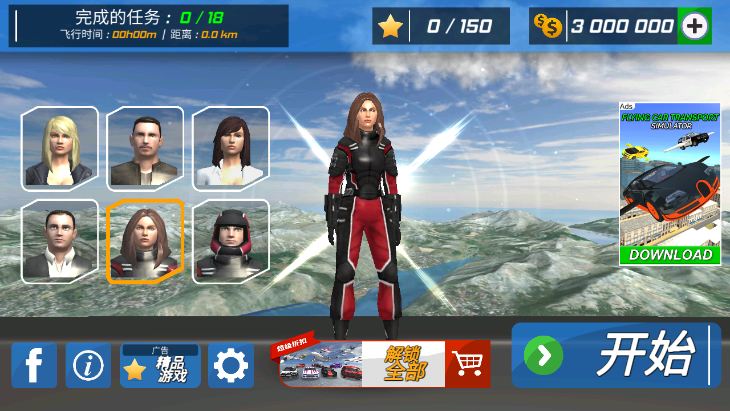The width and height of the screenshot is (730, 411).
Task: Show the info screen
Action: click(x=88, y=366)
